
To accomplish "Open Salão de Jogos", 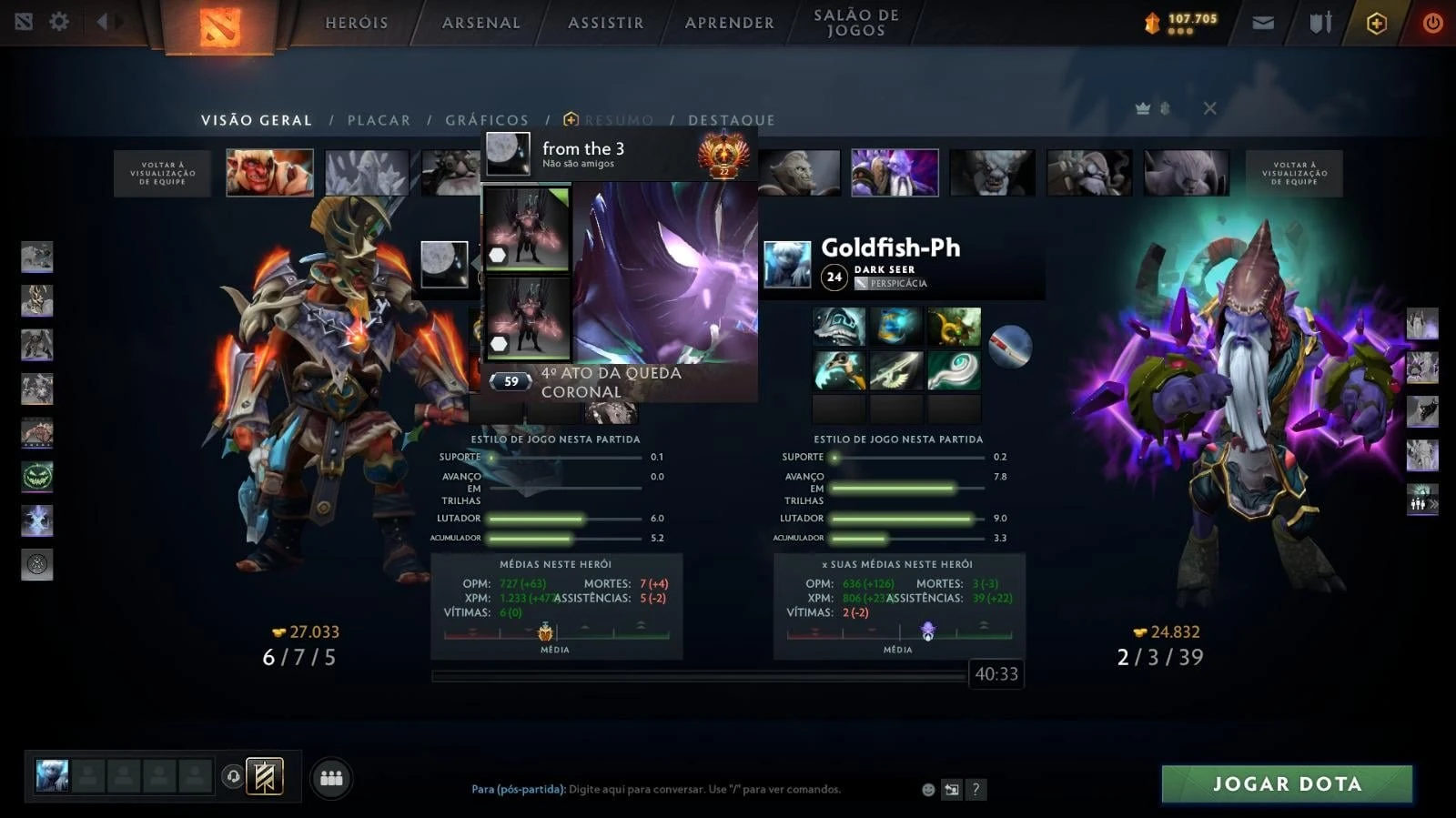I will coord(856,23).
